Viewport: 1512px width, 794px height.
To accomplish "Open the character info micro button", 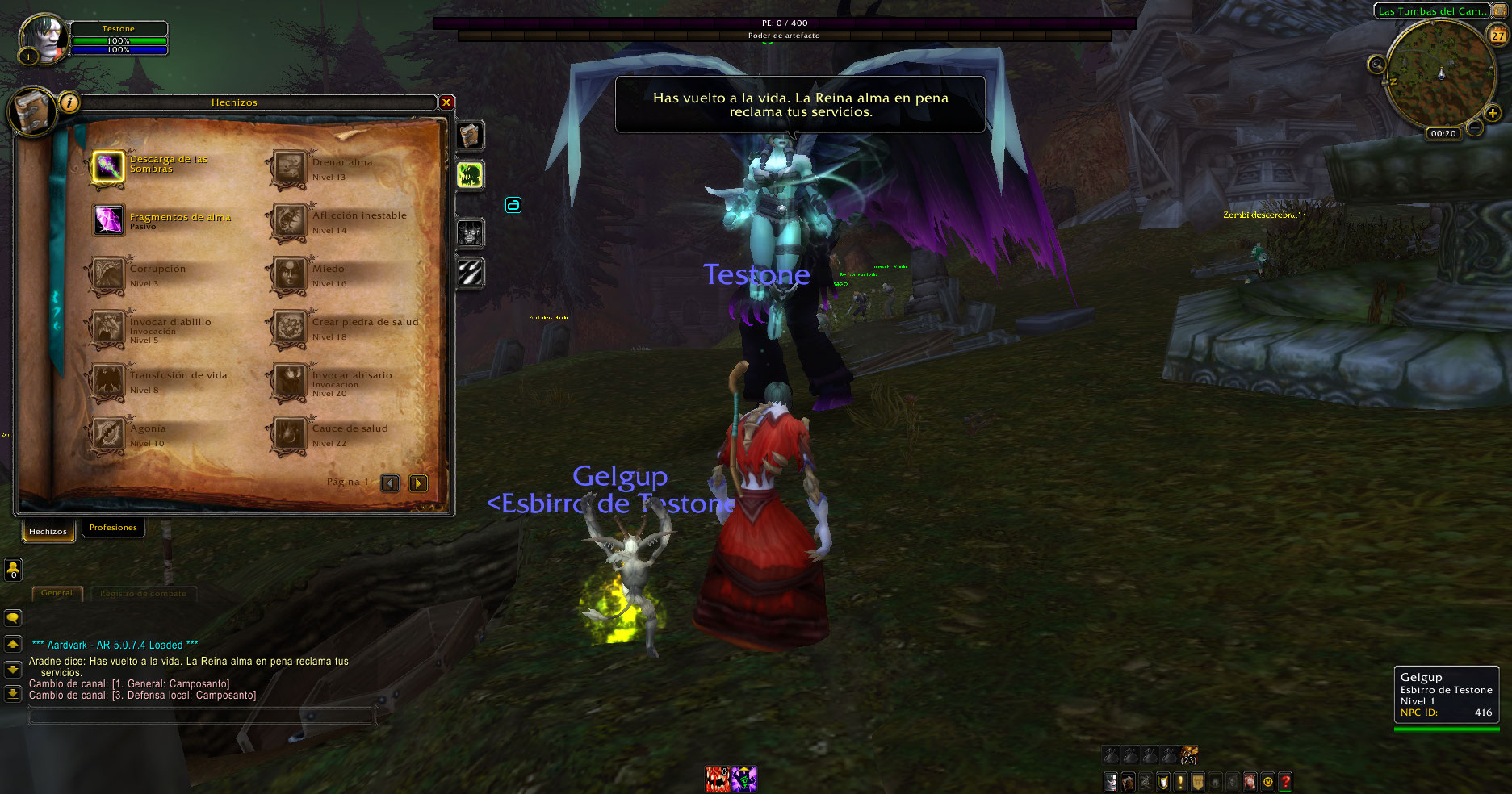I will 1112,781.
